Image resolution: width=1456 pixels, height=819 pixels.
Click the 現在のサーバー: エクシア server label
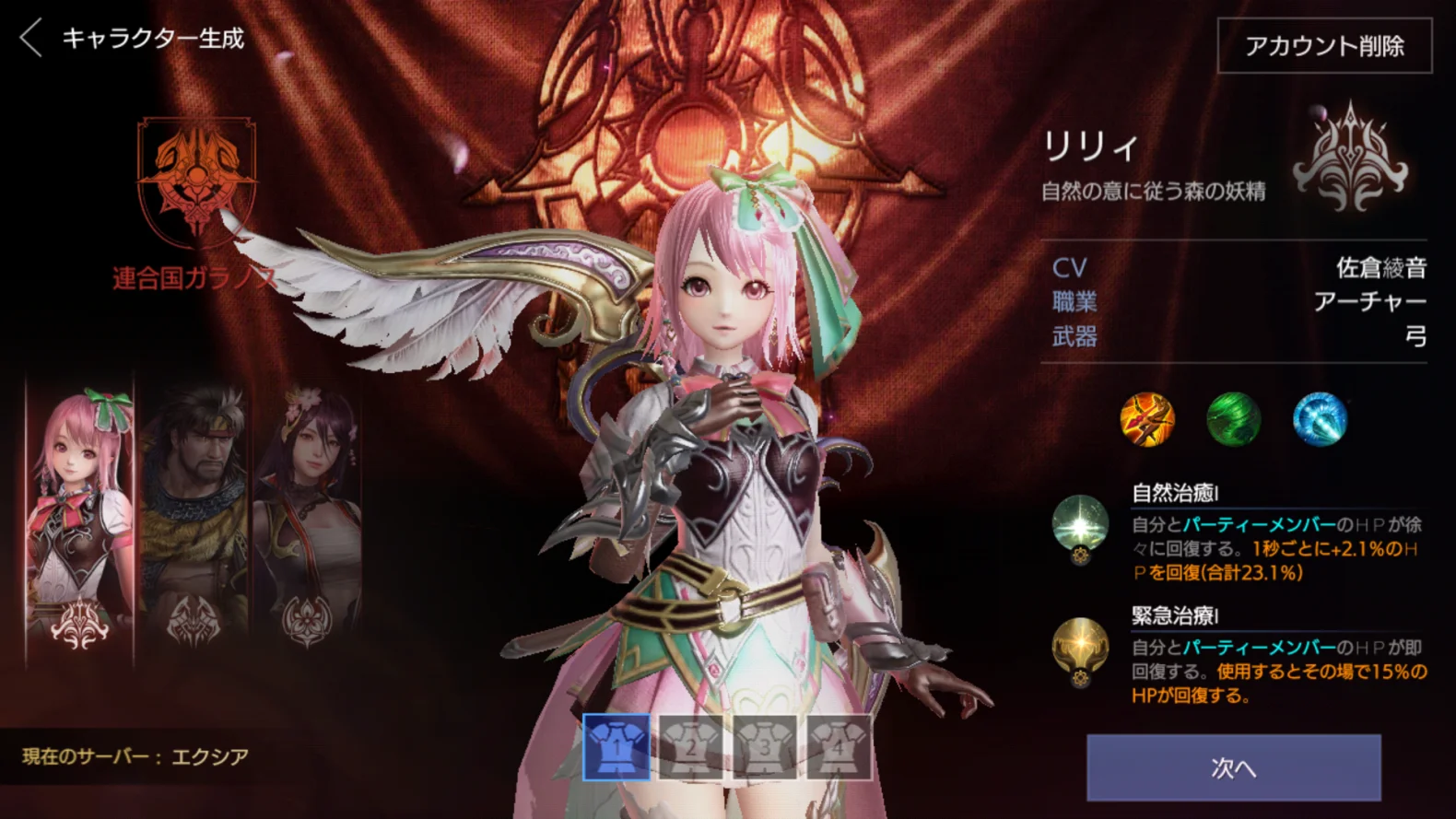point(135,755)
